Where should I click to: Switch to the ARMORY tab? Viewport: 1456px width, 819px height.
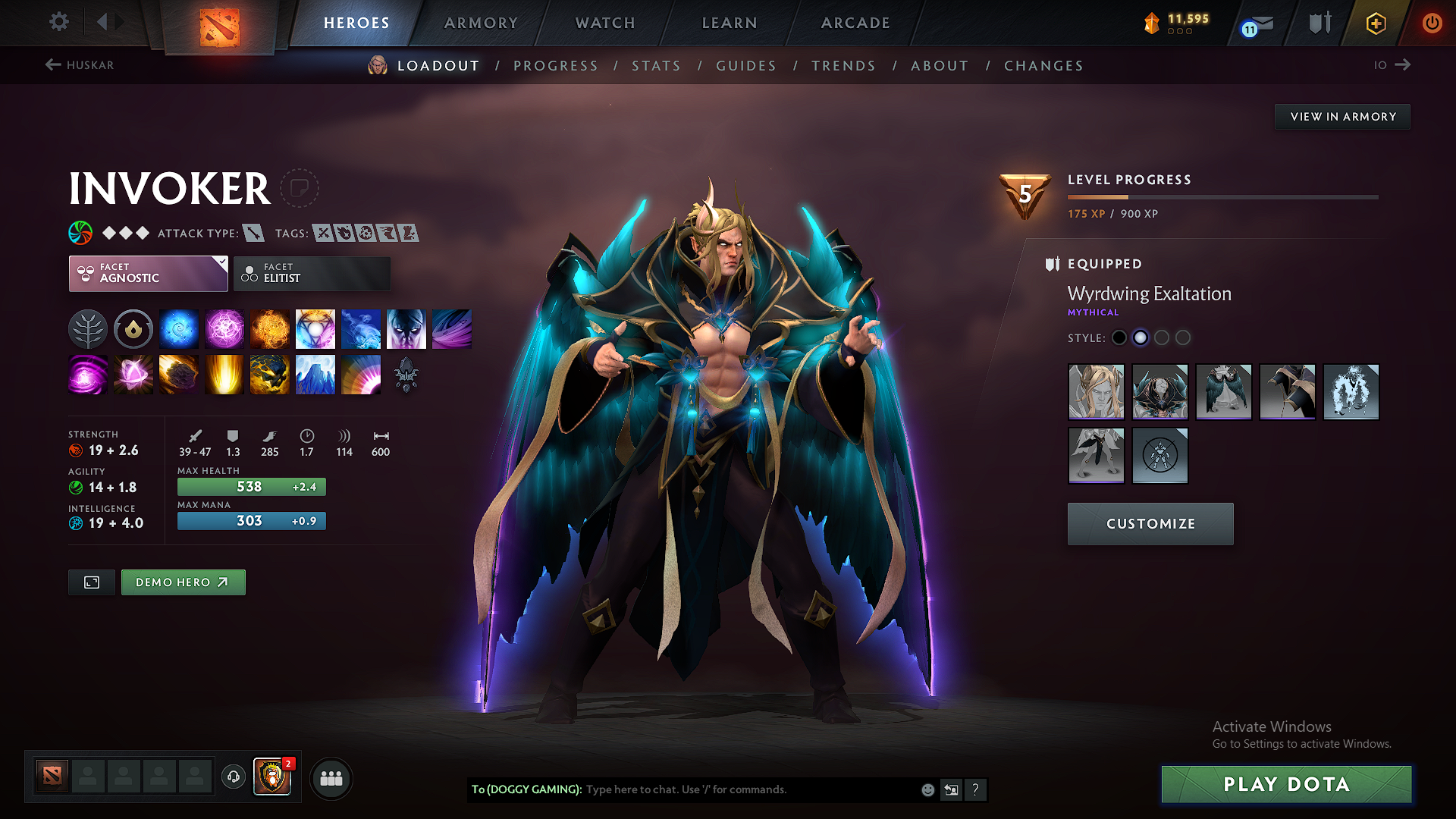tap(480, 23)
